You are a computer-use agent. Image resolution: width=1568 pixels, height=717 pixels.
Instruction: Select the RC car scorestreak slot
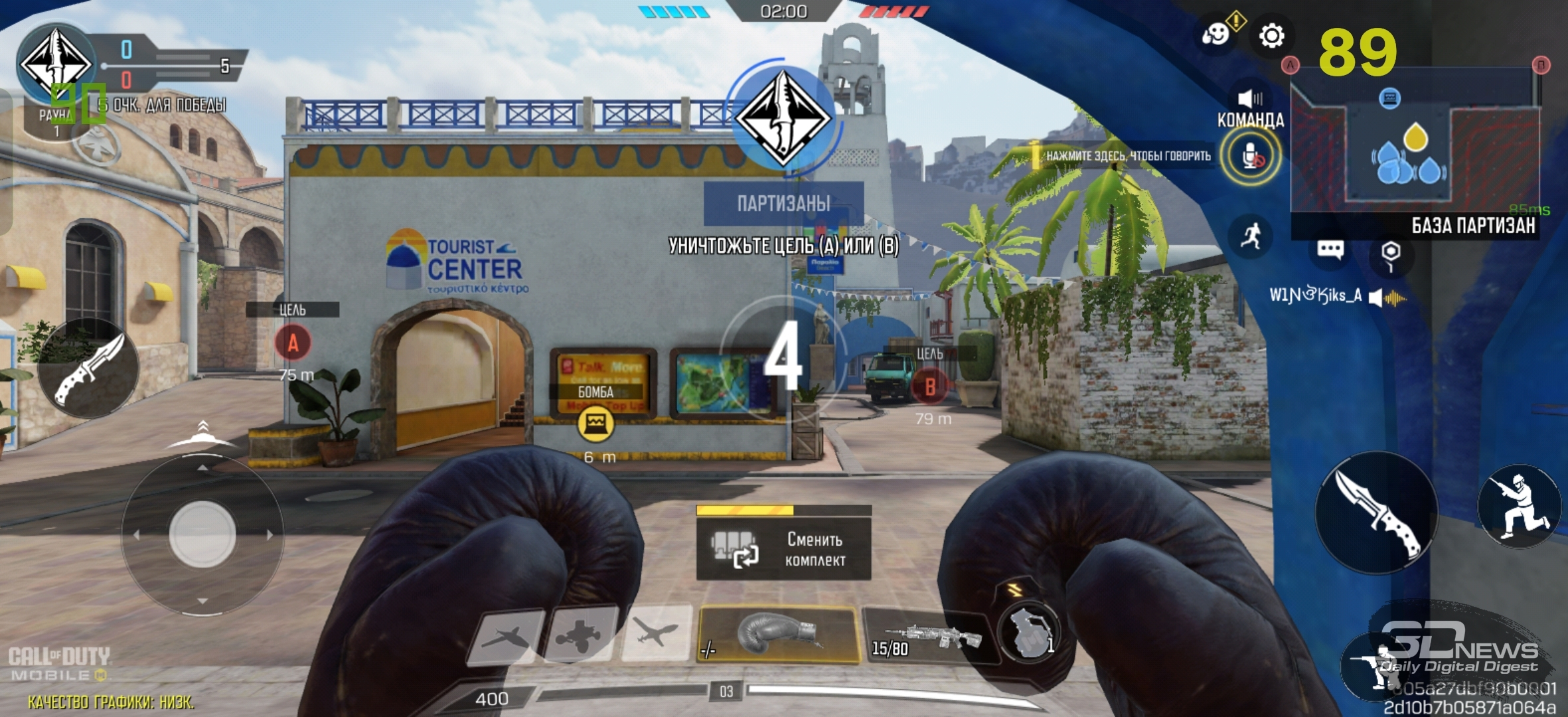click(580, 636)
